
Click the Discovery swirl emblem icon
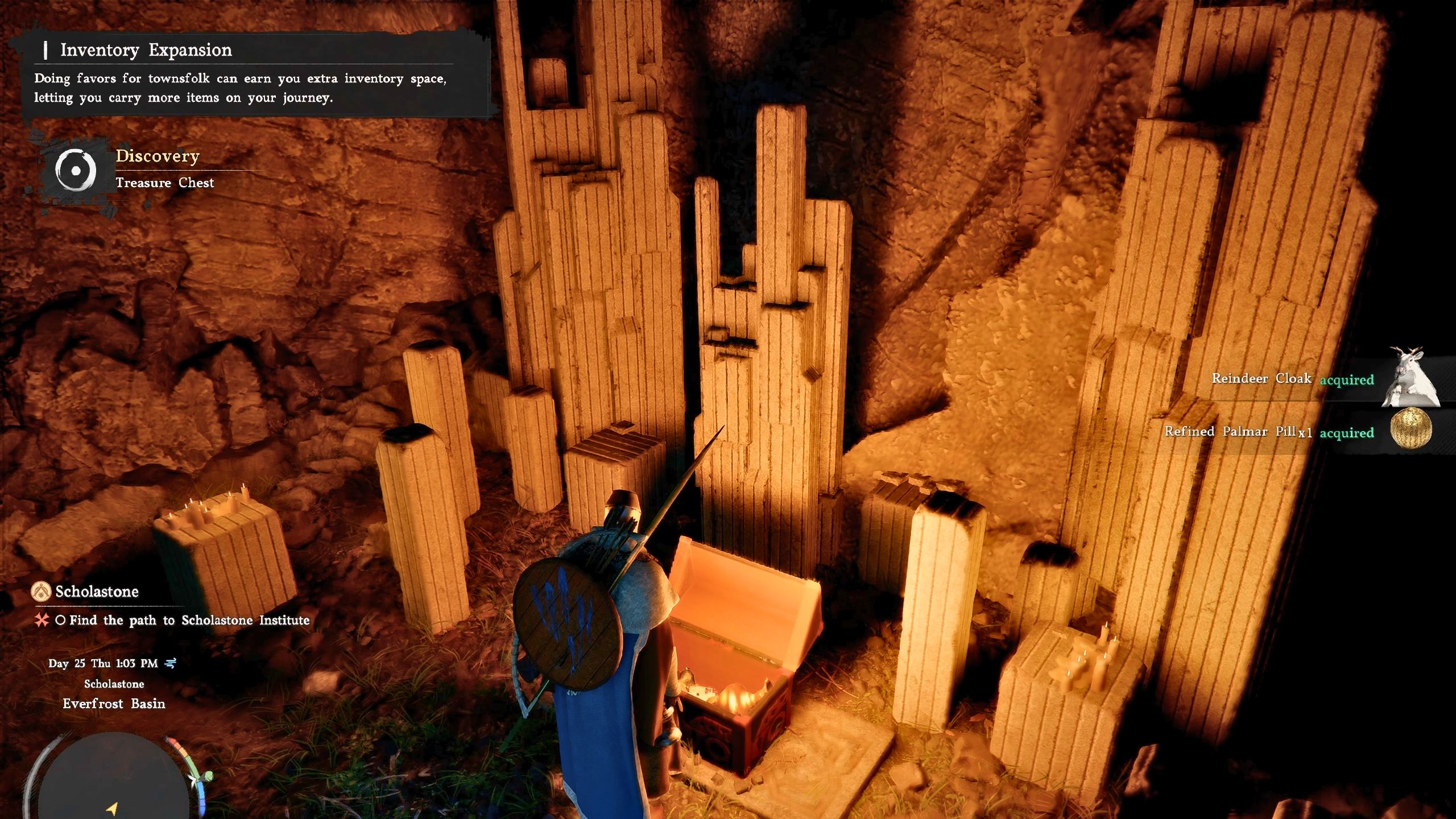tap(76, 170)
